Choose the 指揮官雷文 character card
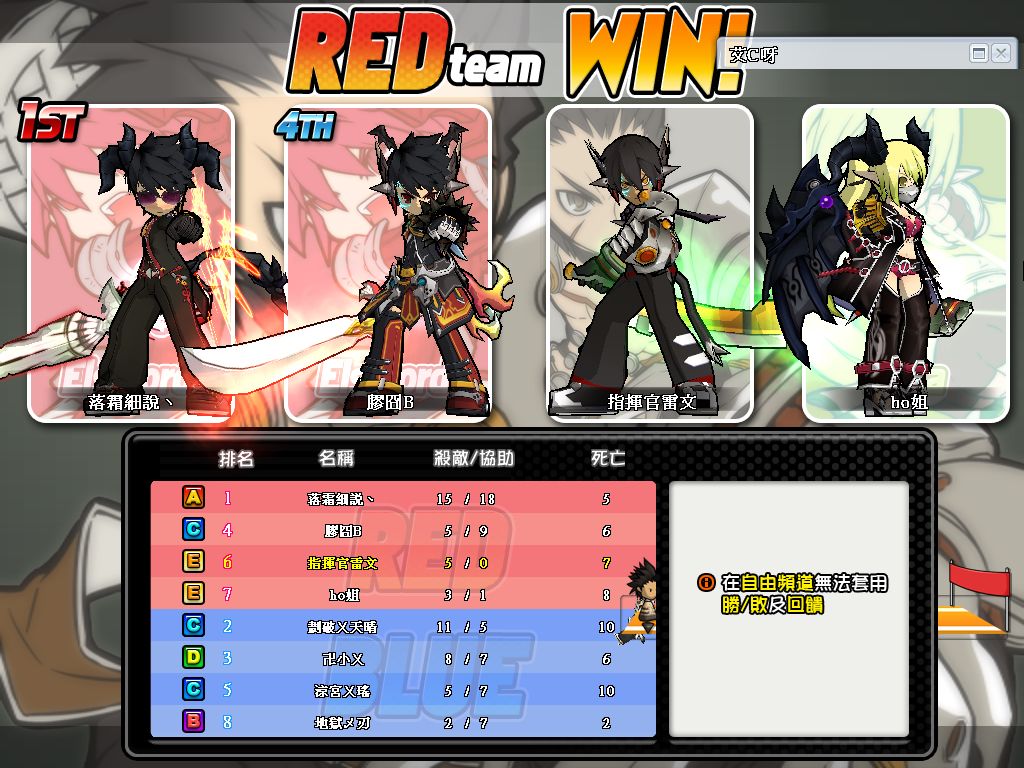1024x768 pixels. click(650, 262)
